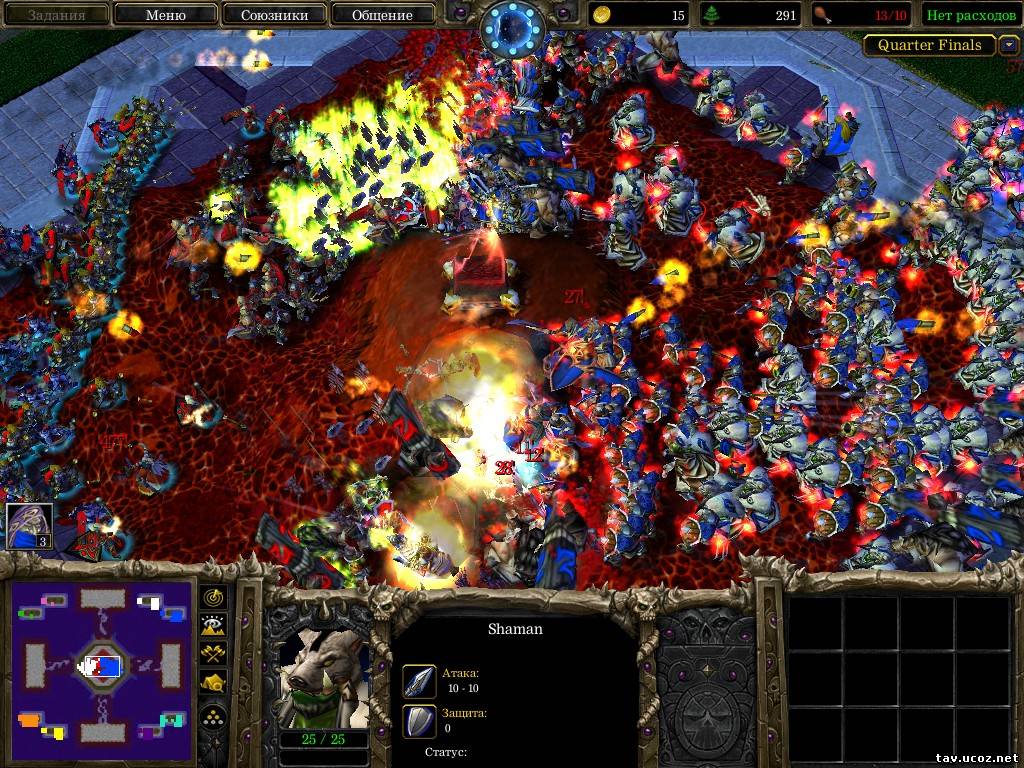The height and width of the screenshot is (768, 1024).
Task: Toggle creep camp display button
Action: coord(214,683)
